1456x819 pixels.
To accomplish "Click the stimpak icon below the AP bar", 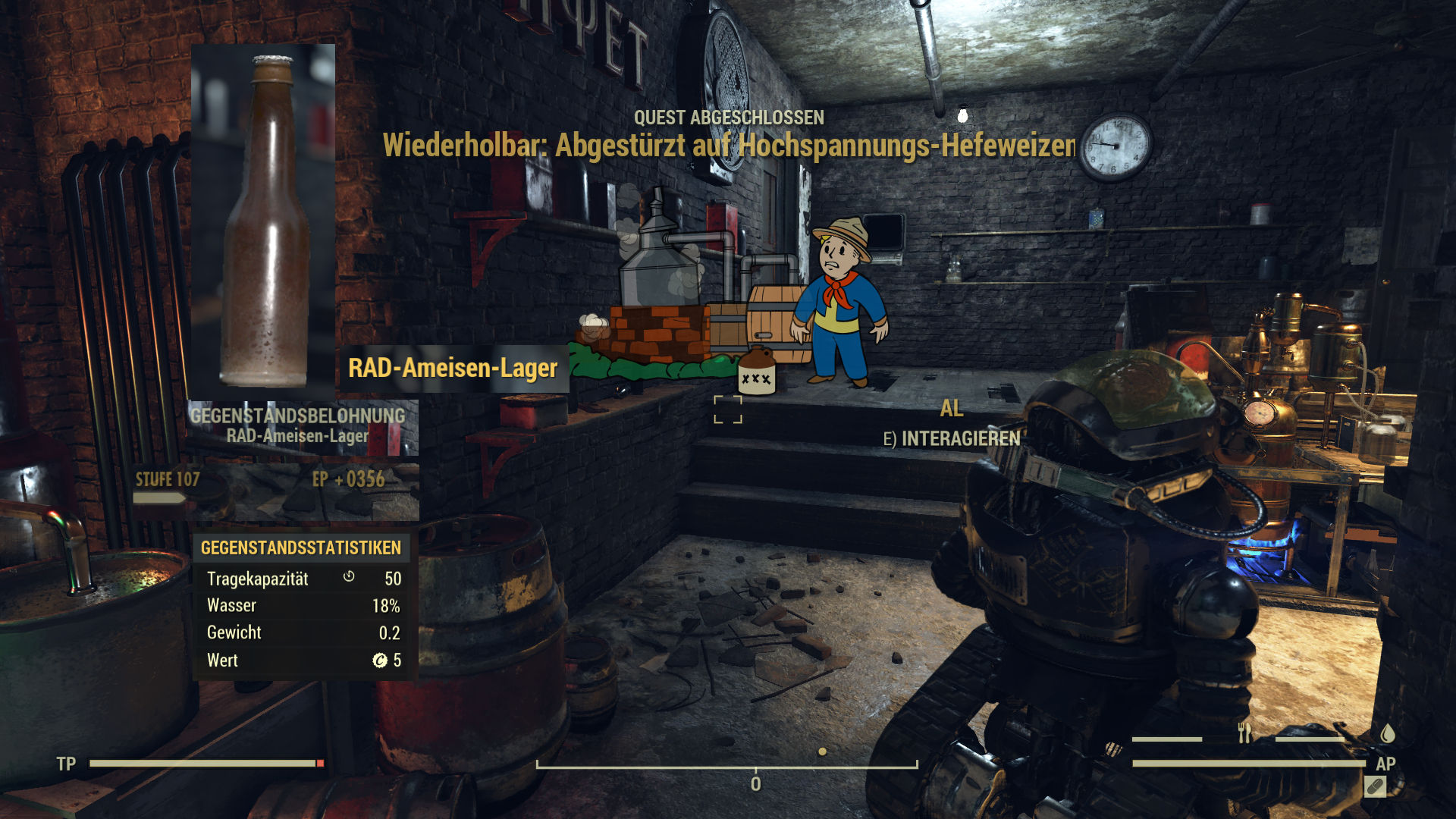I will pos(1375,787).
